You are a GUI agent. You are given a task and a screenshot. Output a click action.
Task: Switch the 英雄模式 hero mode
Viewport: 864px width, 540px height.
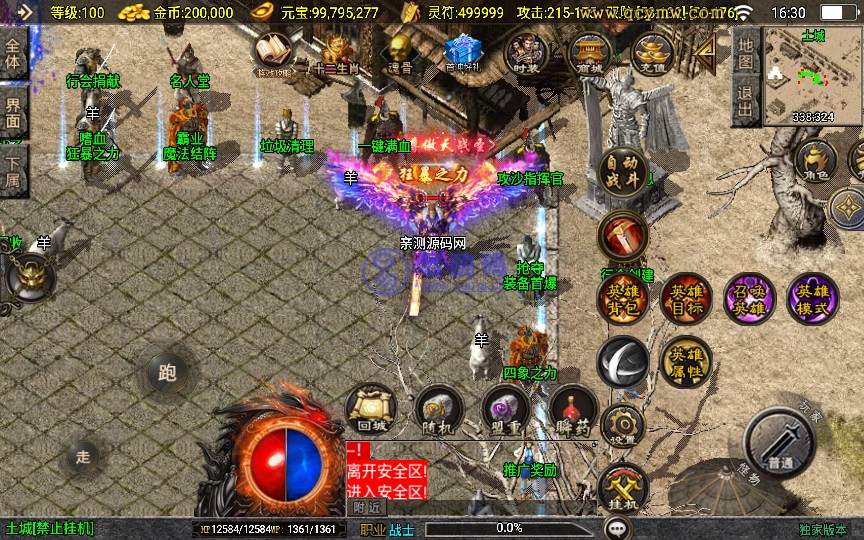pos(812,298)
